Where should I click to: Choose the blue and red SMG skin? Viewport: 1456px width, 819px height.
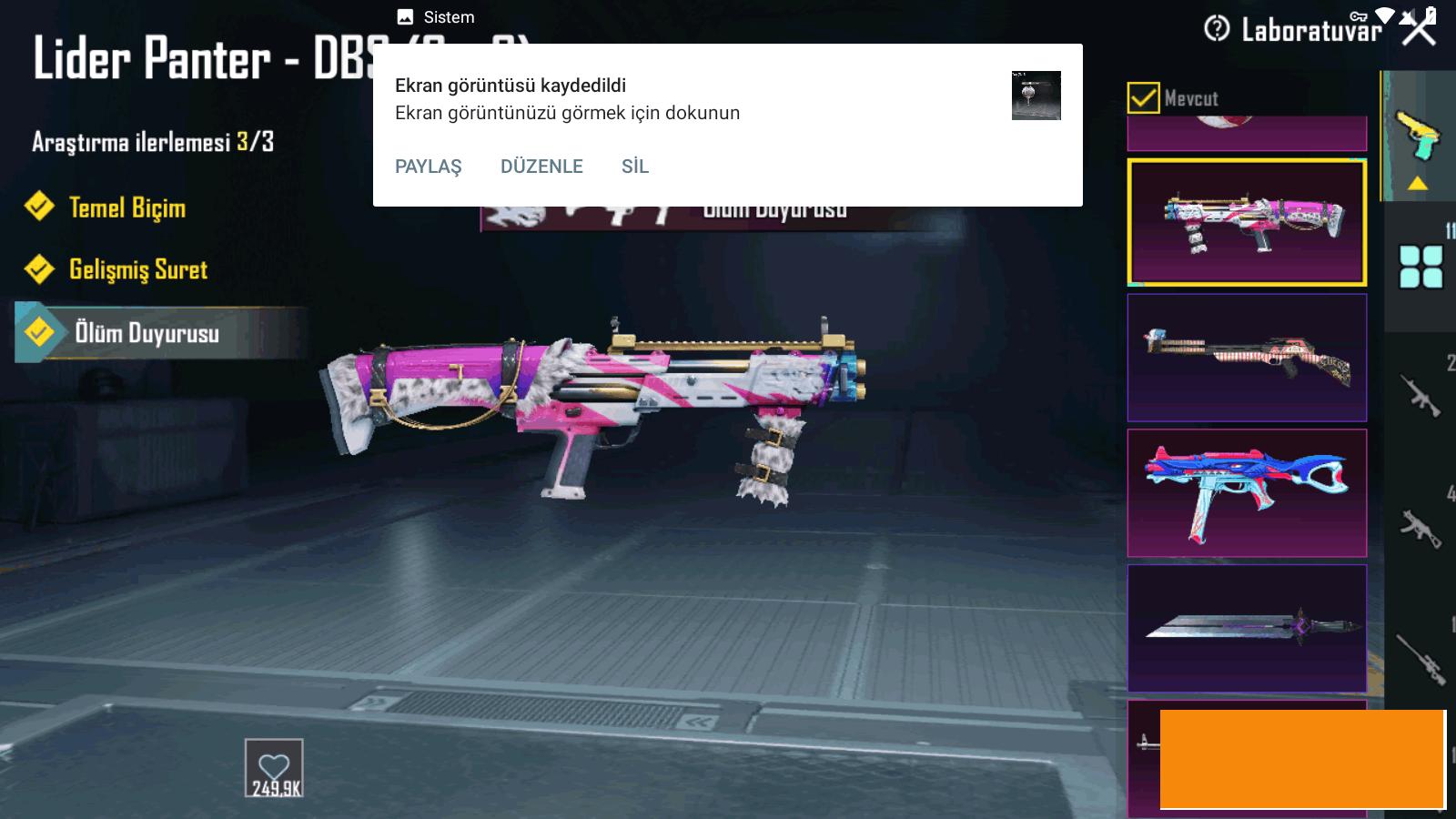coord(1246,492)
